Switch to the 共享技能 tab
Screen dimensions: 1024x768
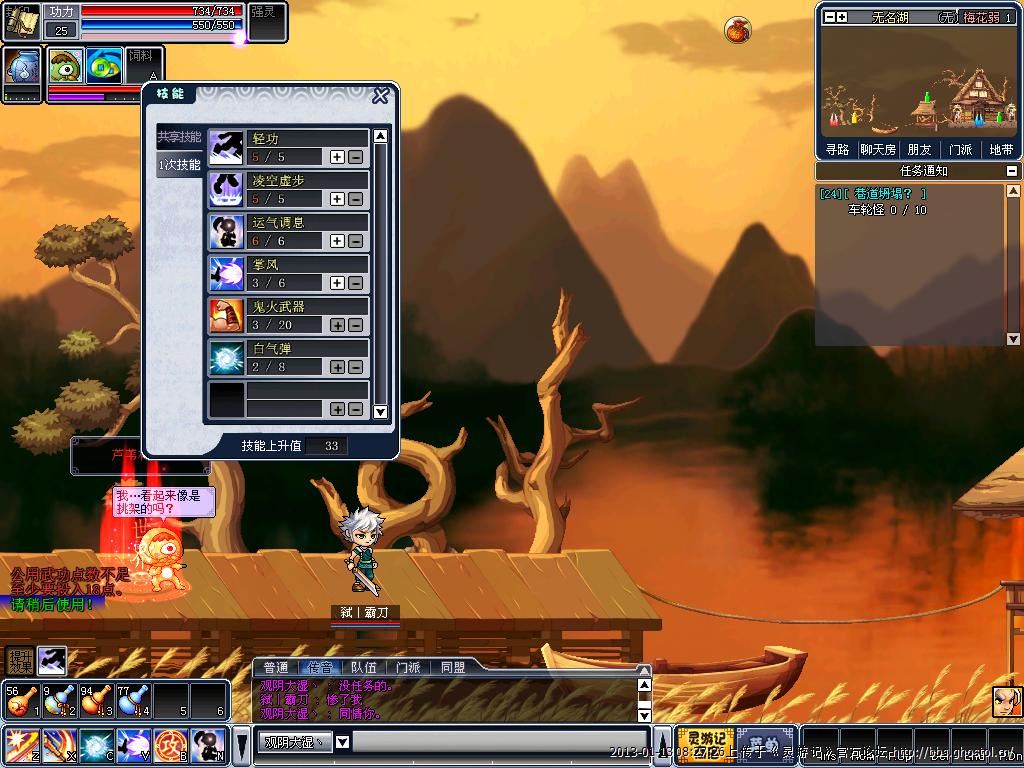tap(179, 137)
